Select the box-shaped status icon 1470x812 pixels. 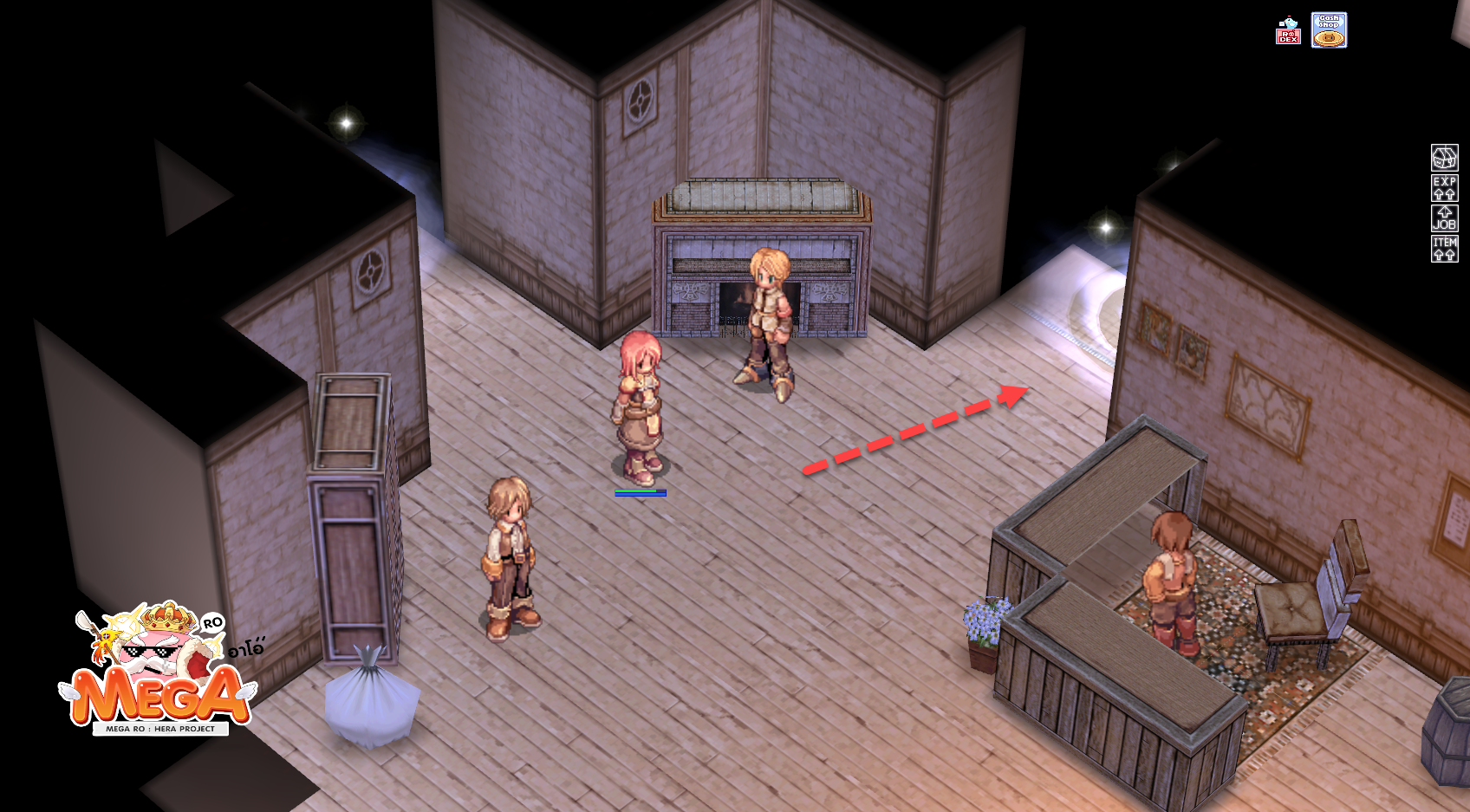coord(1444,158)
